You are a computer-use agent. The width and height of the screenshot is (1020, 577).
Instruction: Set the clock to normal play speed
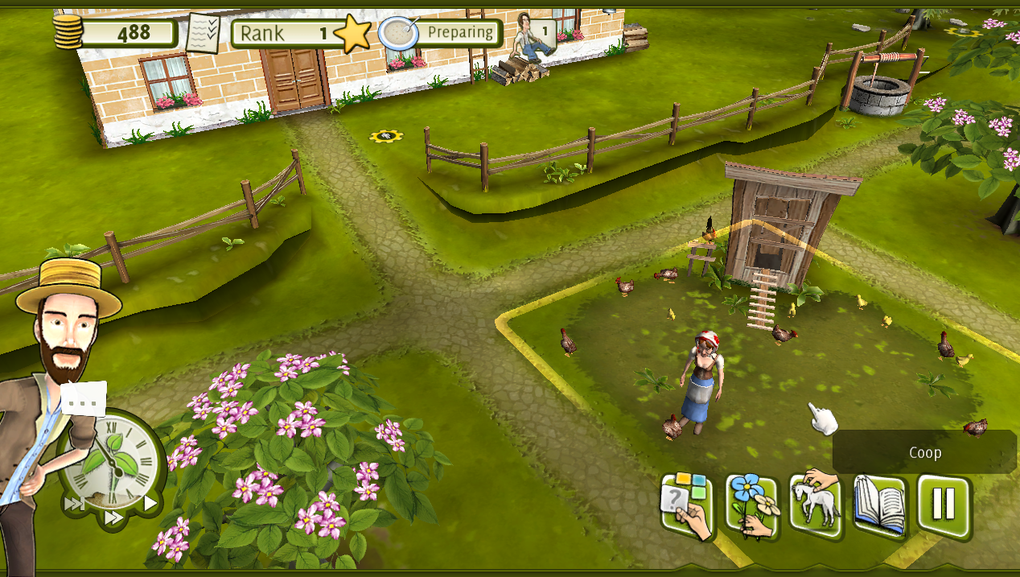tap(150, 504)
